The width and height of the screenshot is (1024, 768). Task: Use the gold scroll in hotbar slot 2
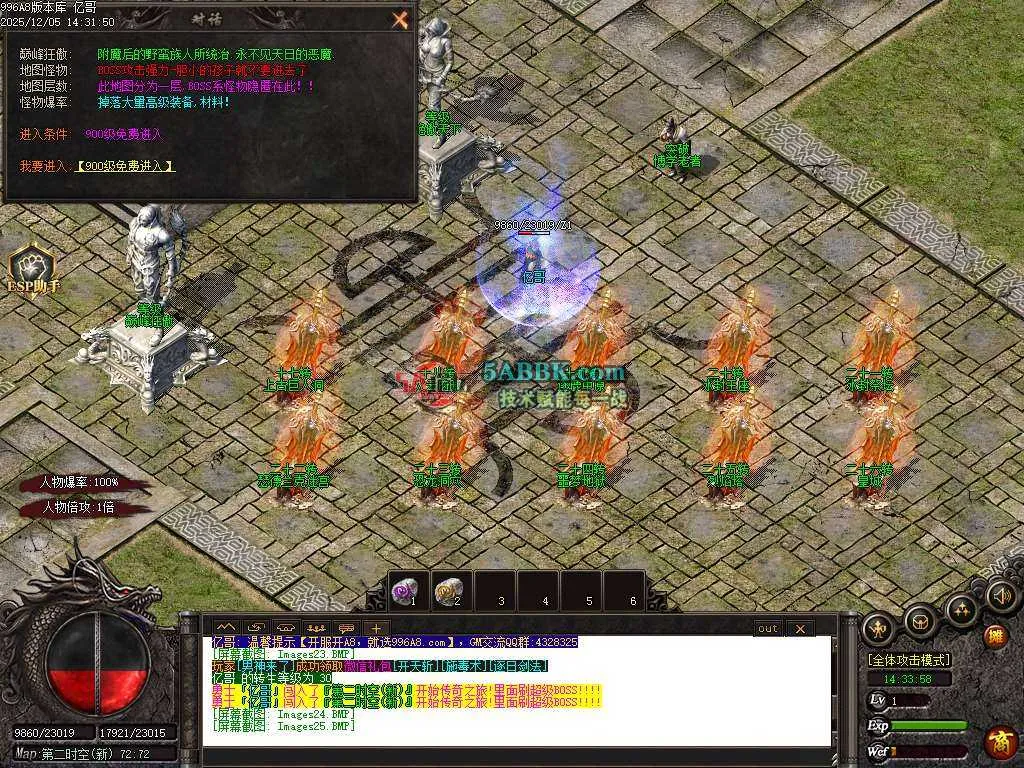451,592
